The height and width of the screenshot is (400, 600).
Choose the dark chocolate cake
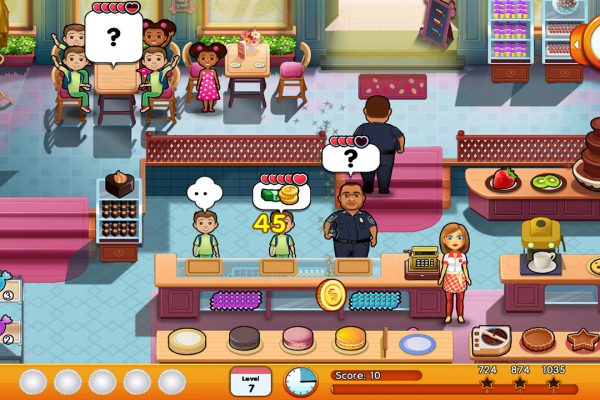click(244, 339)
